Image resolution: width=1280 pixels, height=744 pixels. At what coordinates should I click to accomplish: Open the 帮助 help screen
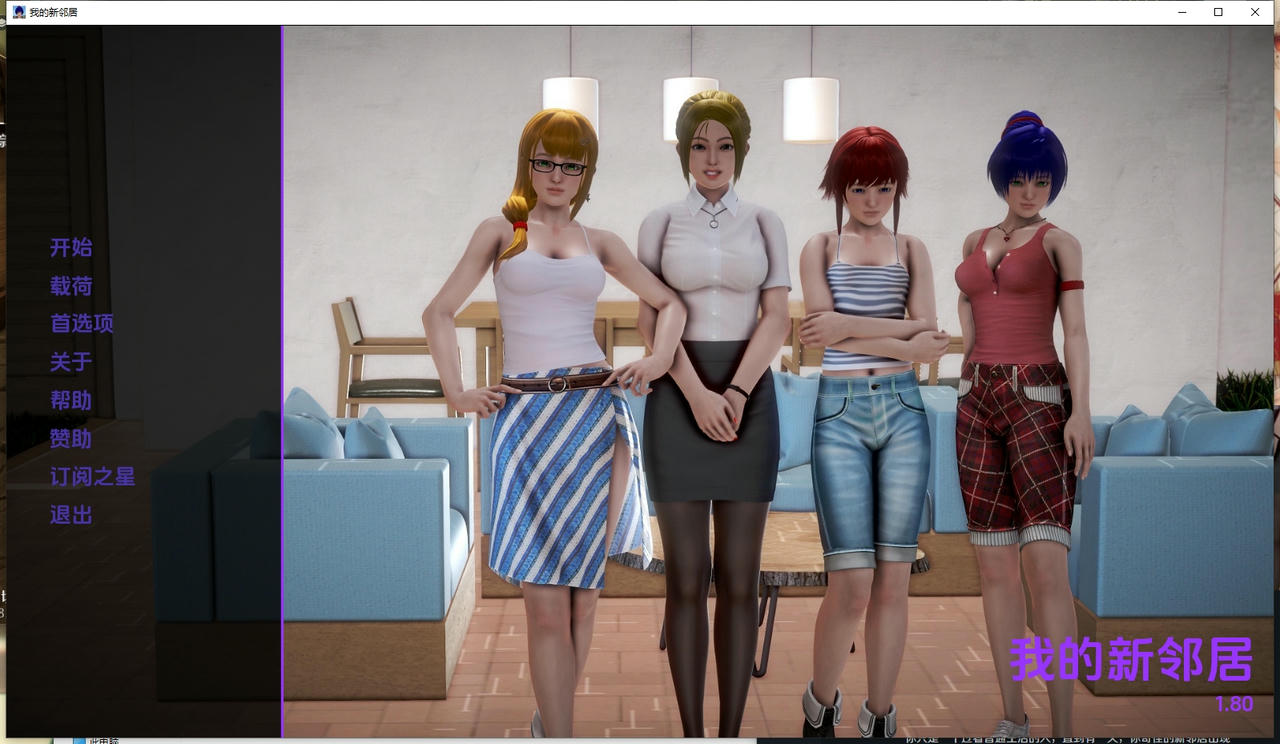tap(68, 401)
